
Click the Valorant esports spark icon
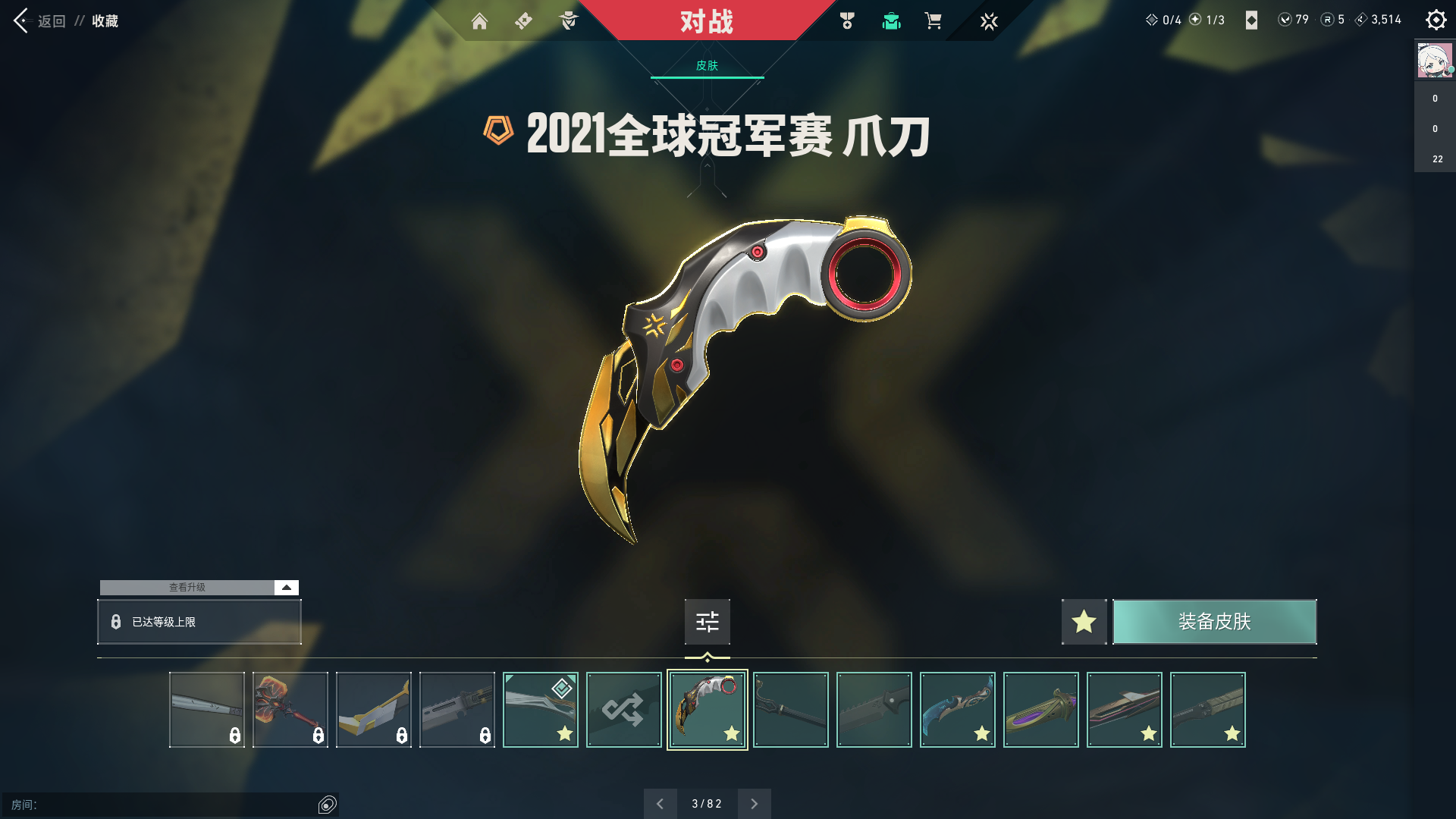tap(988, 21)
